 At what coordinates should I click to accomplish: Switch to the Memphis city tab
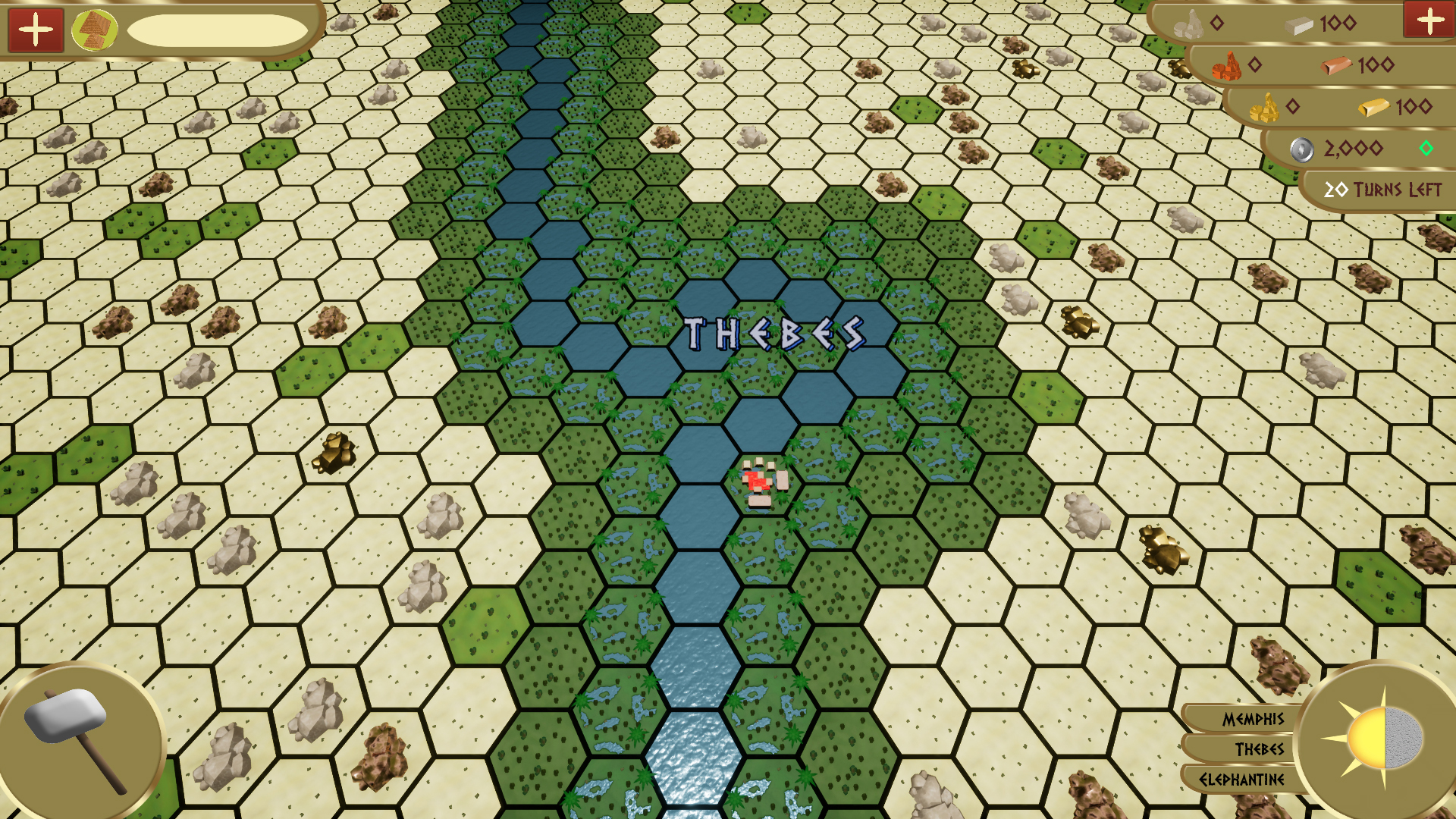(1255, 720)
